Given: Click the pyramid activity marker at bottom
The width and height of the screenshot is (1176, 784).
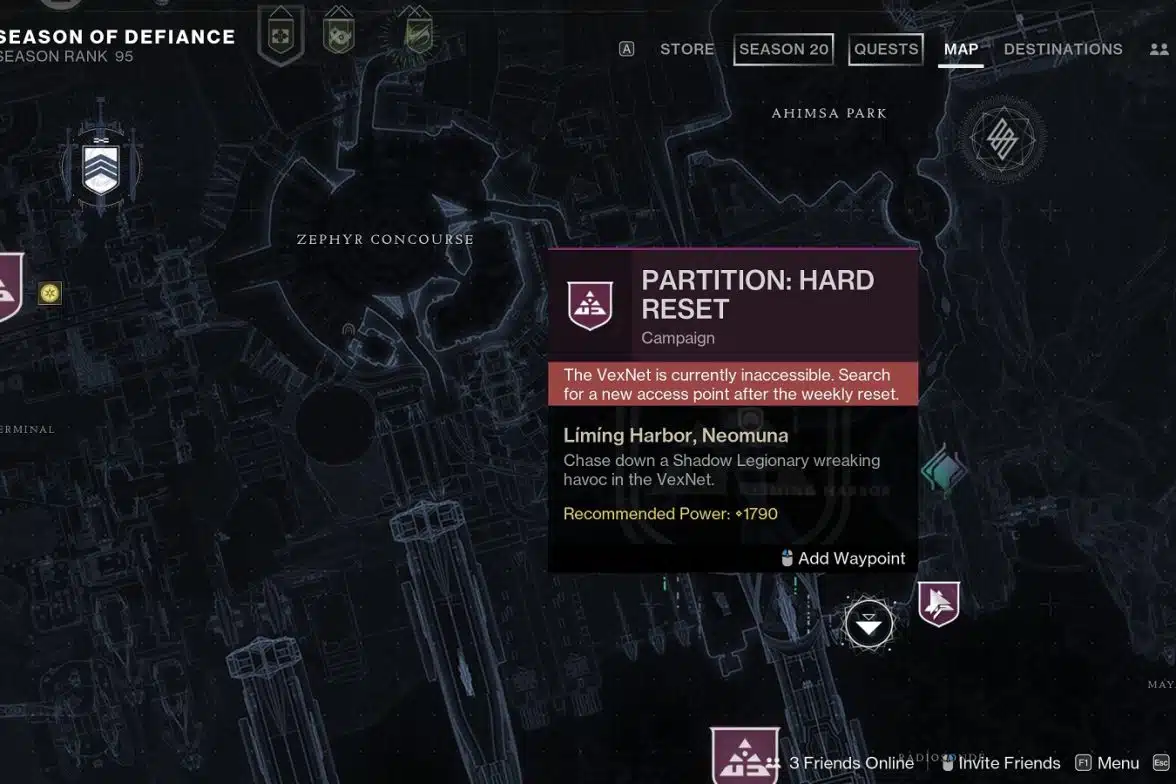Looking at the screenshot, I should click(744, 757).
